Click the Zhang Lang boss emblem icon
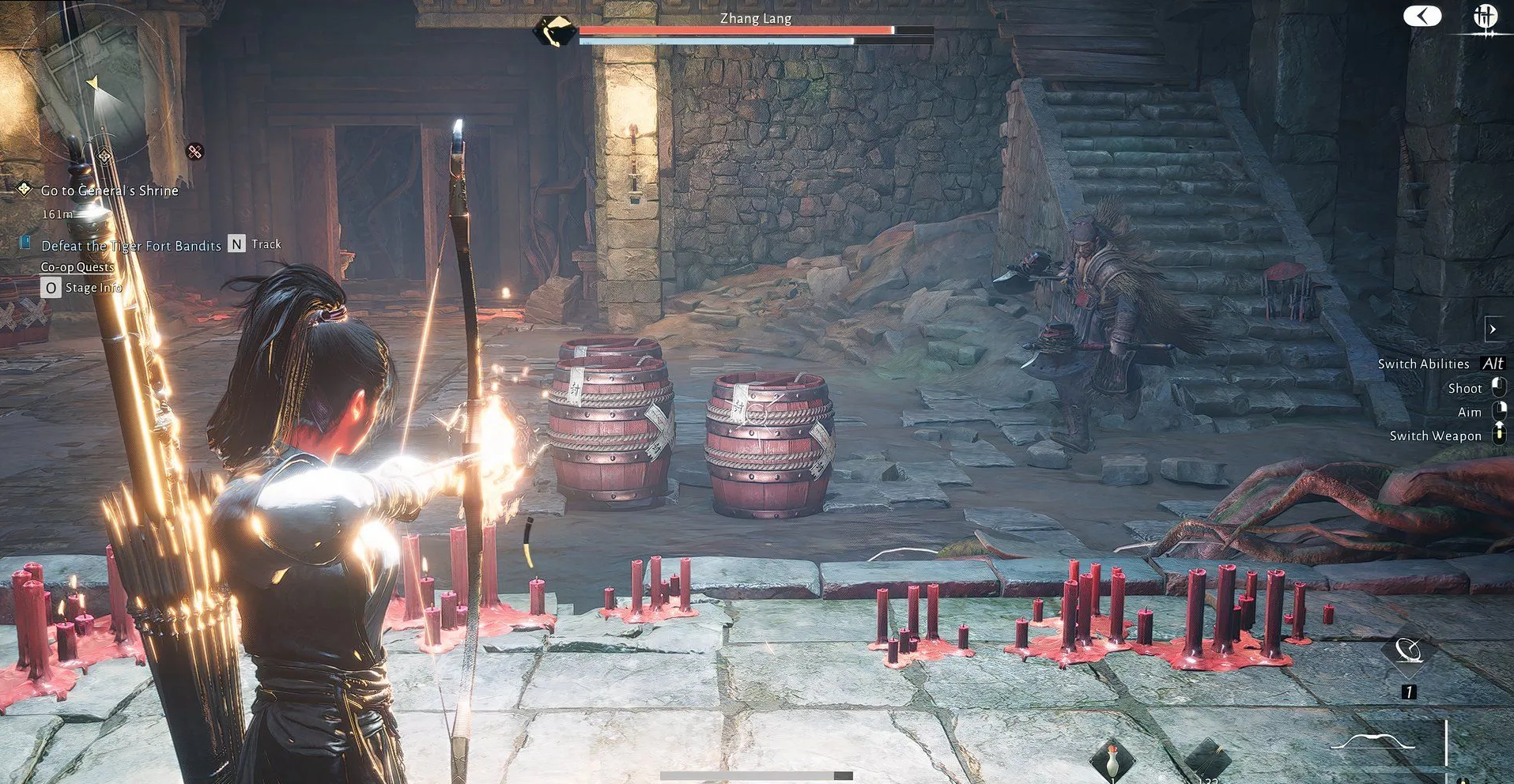This screenshot has width=1514, height=784. [555, 32]
